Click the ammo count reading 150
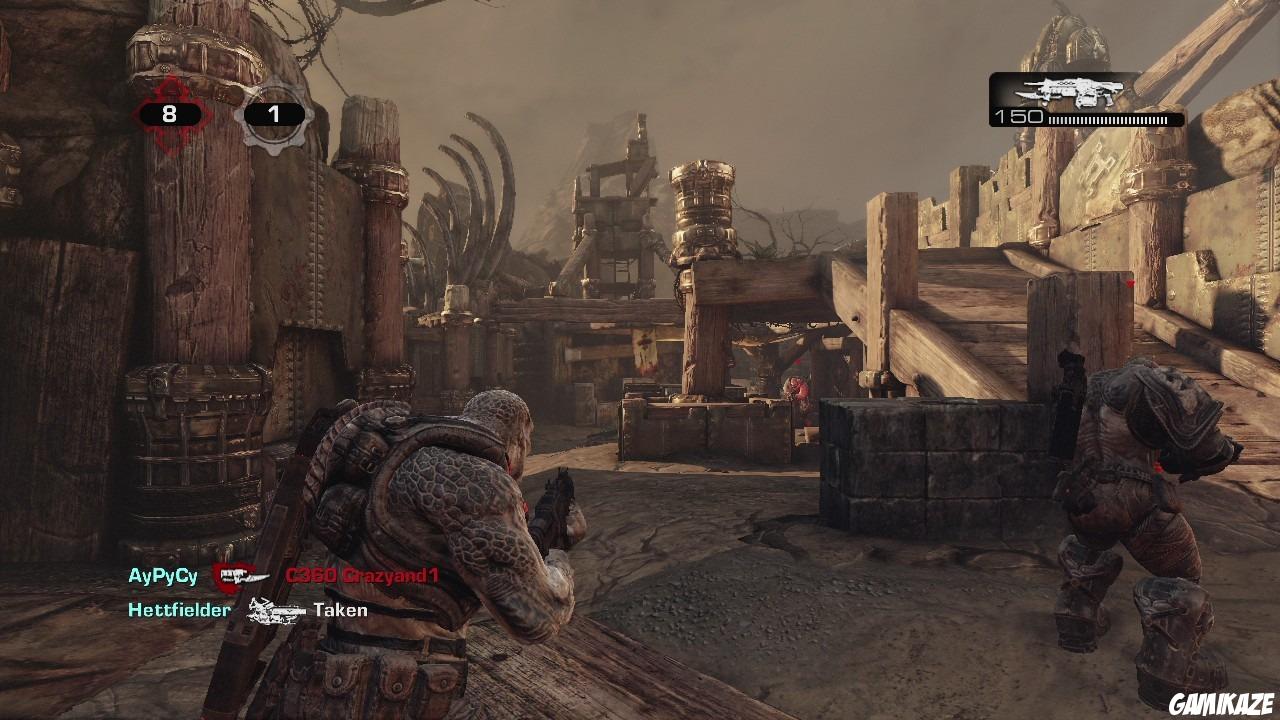The width and height of the screenshot is (1280, 720). 1019,115
